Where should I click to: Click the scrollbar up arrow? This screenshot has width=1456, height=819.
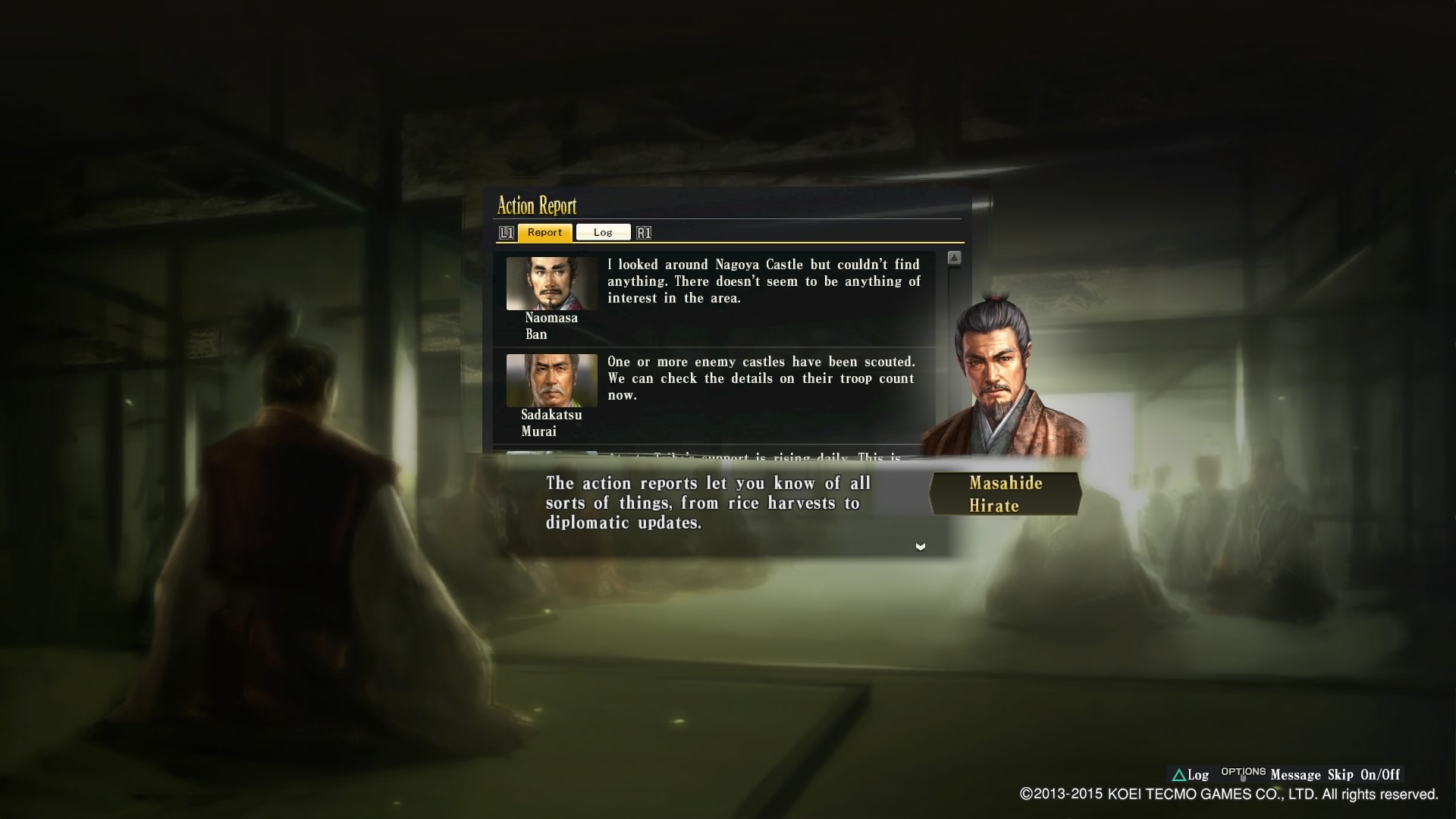(955, 258)
